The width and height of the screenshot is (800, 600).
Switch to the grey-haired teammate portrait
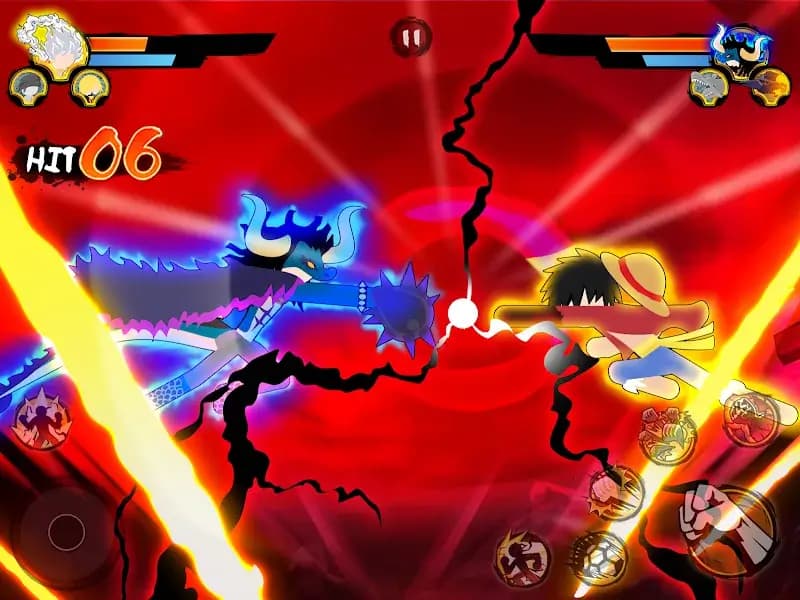pos(28,85)
